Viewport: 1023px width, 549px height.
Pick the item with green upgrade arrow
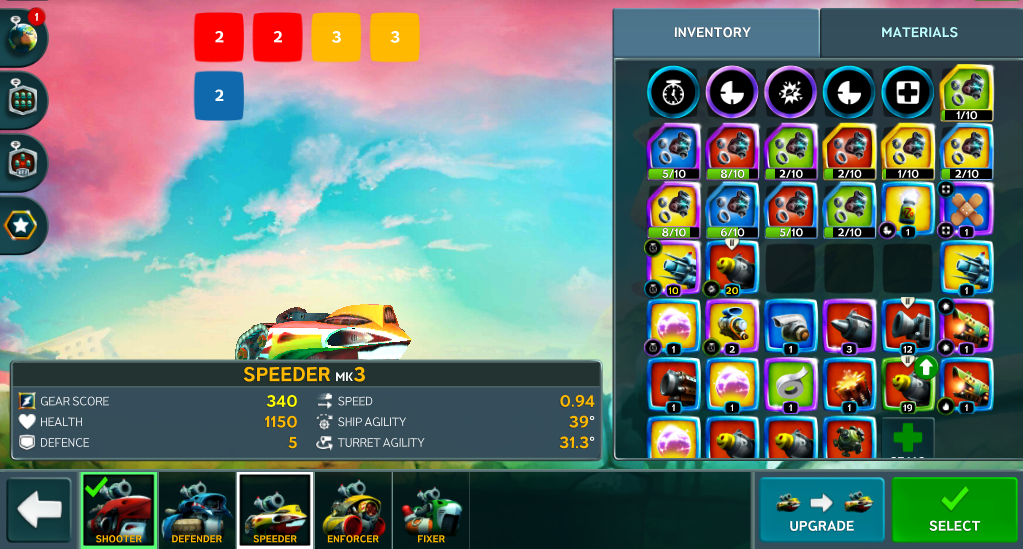coord(908,385)
